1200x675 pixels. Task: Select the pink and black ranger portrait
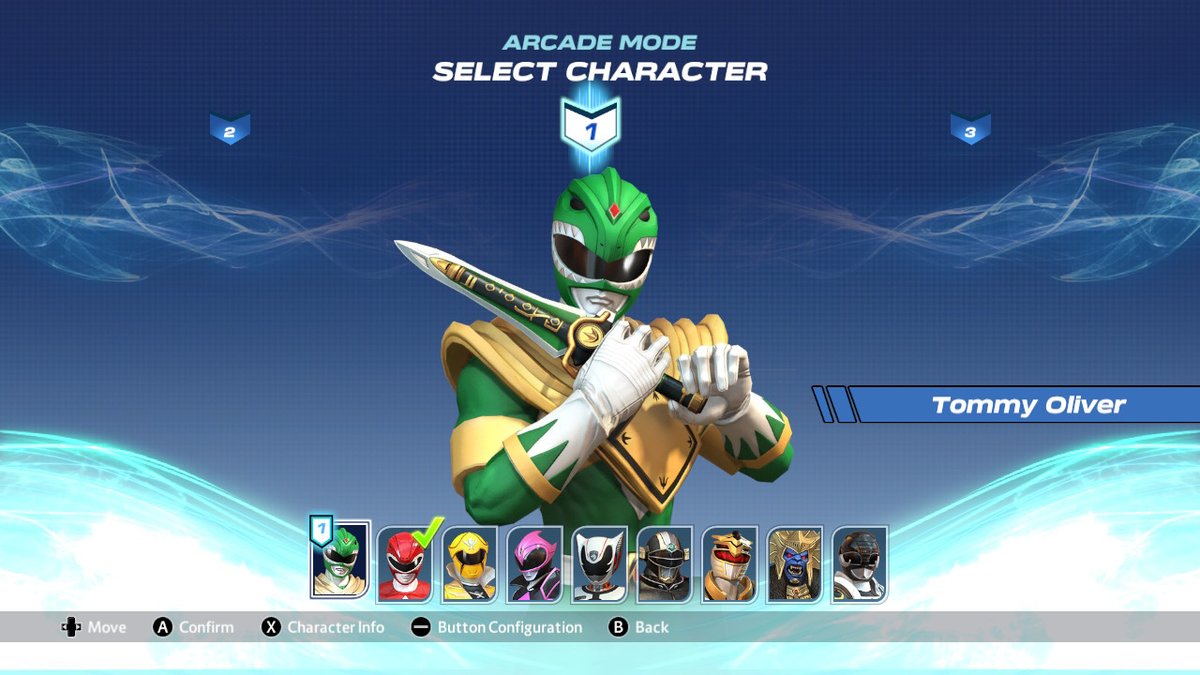coord(534,565)
